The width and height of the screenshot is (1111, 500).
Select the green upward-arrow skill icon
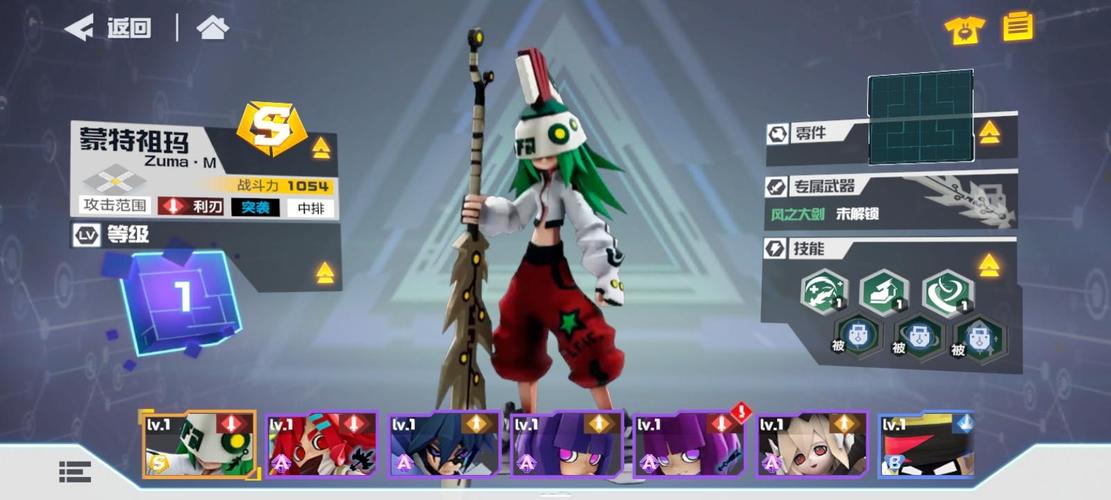[x=883, y=293]
